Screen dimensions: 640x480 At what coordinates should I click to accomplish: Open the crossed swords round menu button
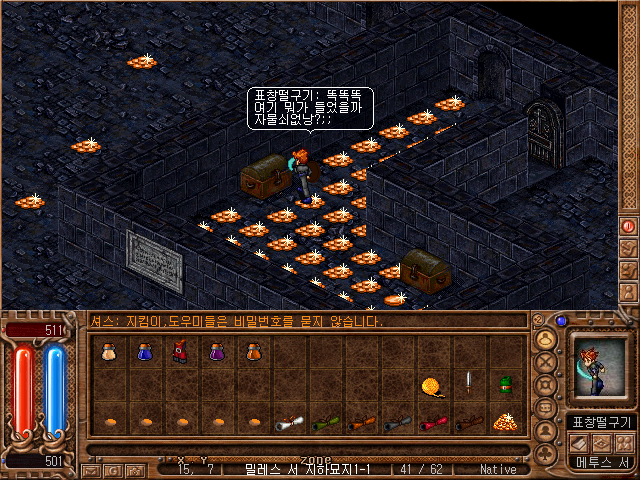click(546, 362)
